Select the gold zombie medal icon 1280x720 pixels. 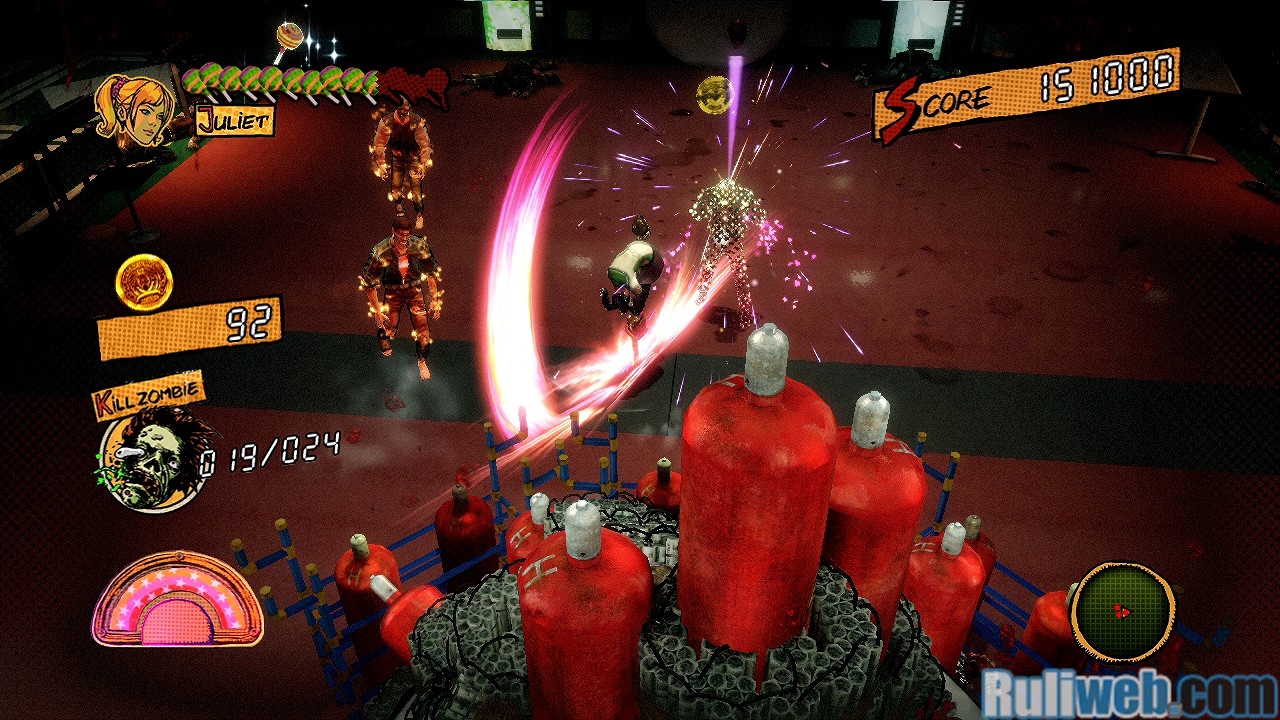(144, 282)
